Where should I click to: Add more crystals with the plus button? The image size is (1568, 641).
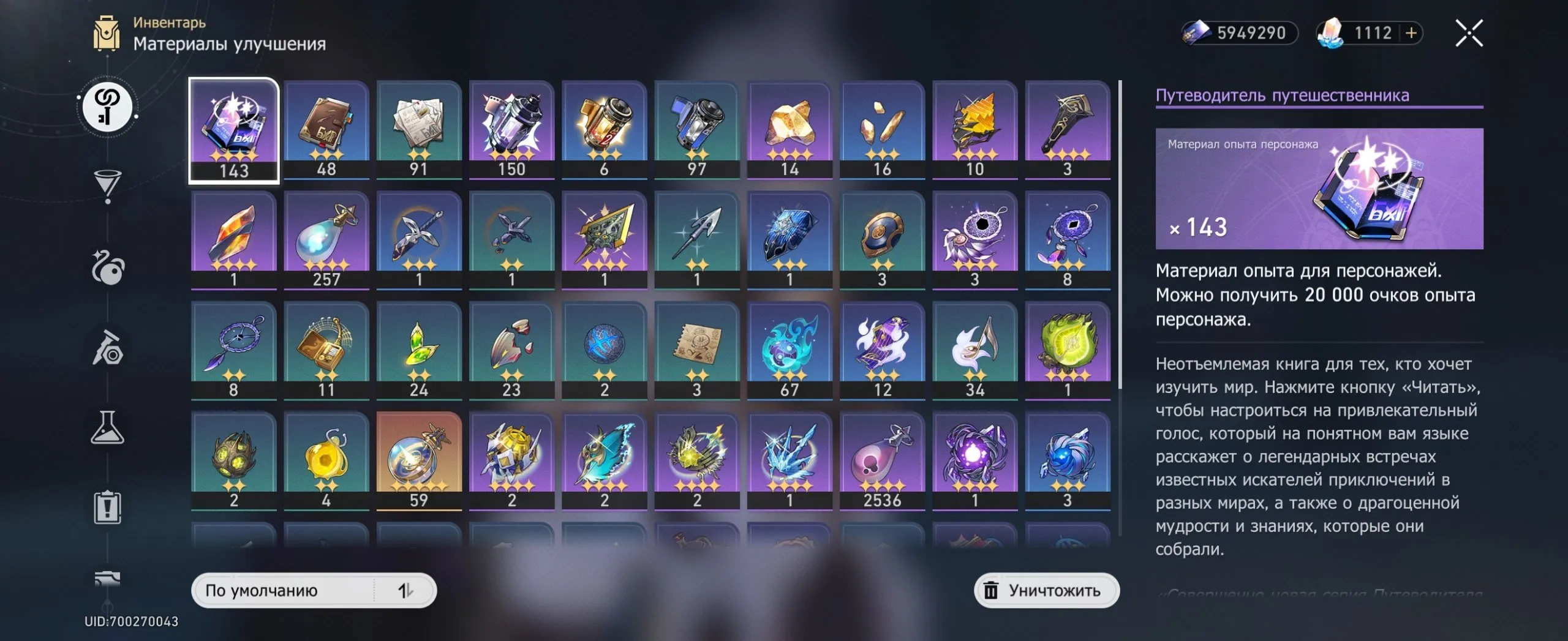tap(1411, 33)
